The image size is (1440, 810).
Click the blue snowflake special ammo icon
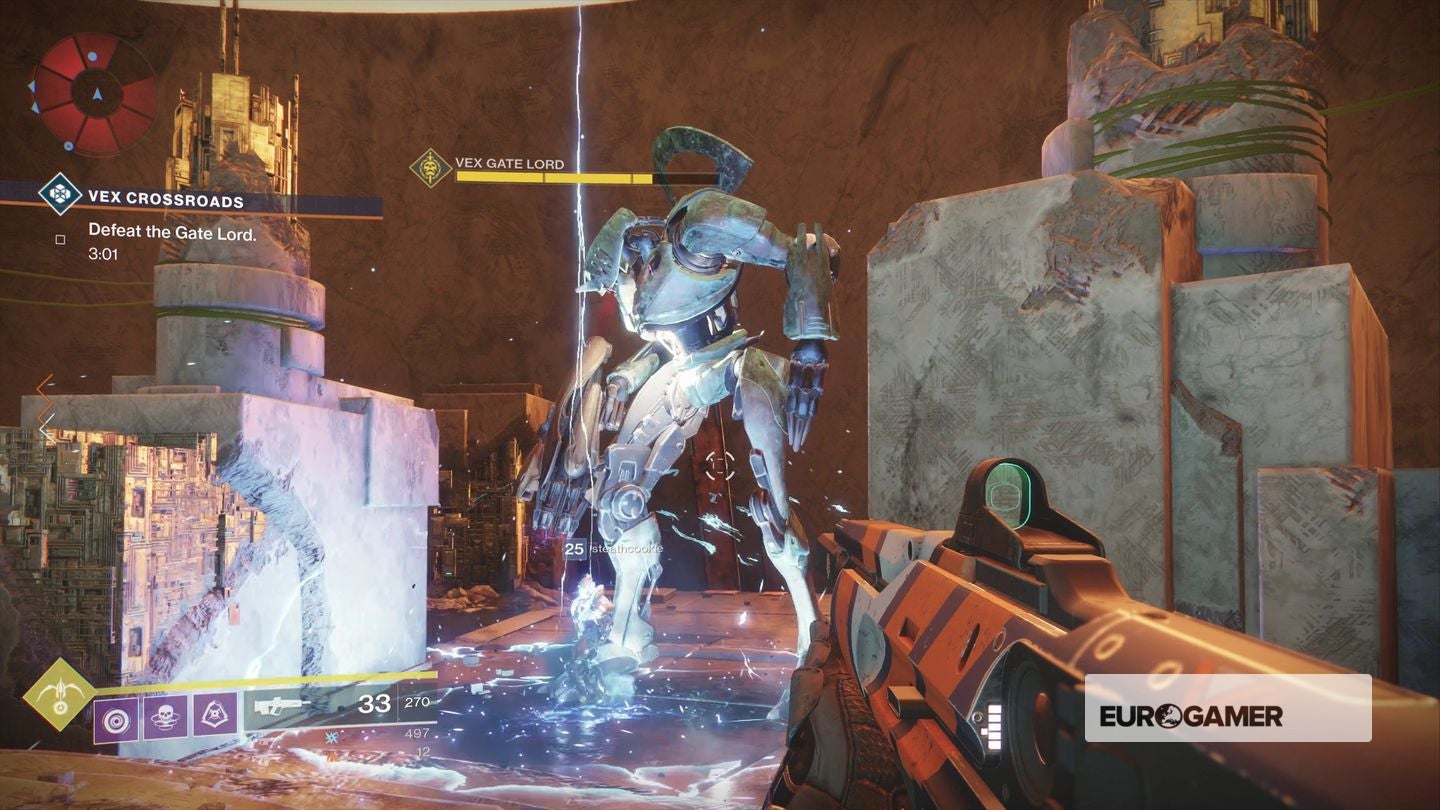point(331,738)
